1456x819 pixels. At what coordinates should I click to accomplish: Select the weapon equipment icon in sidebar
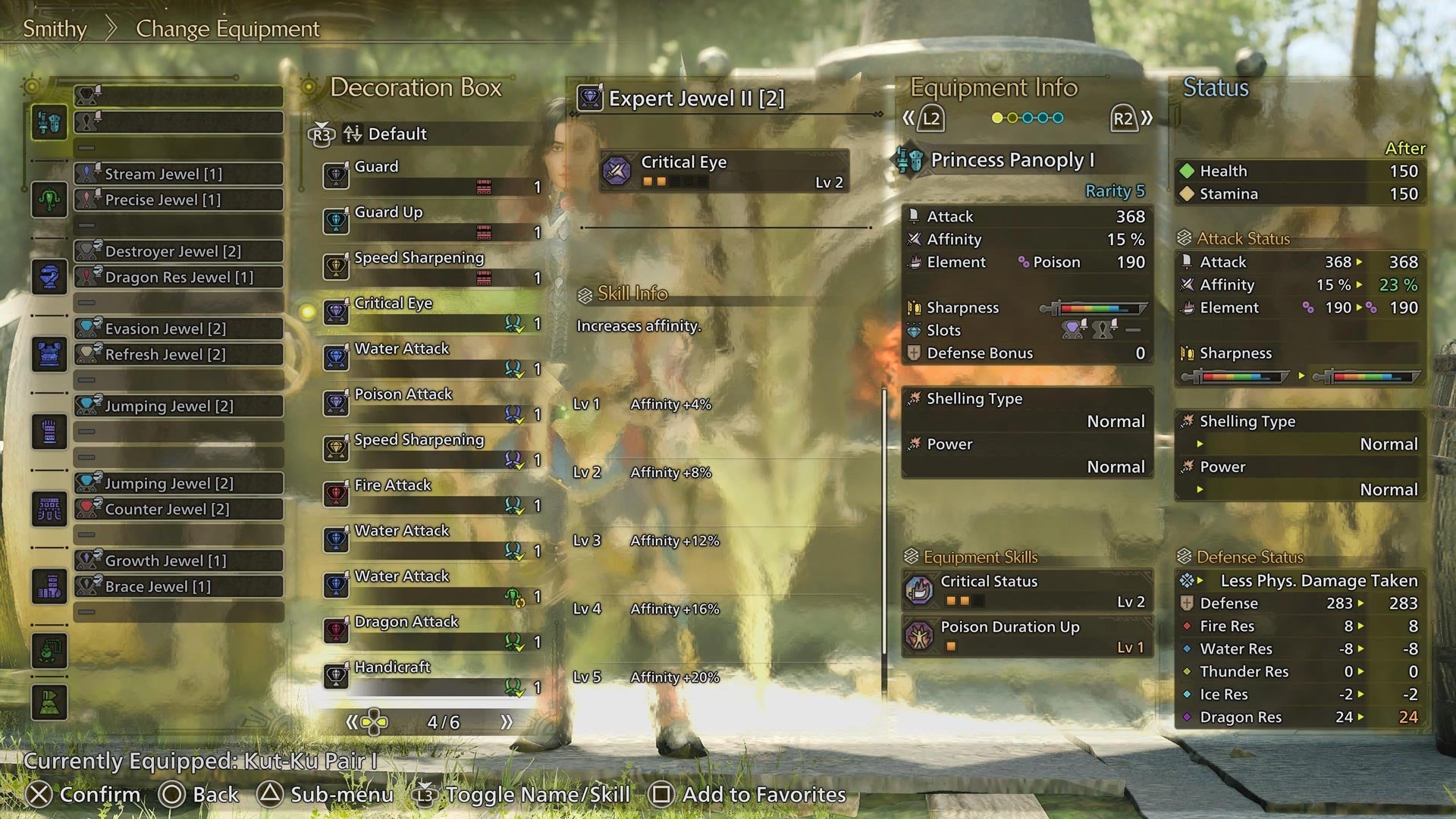click(x=49, y=122)
